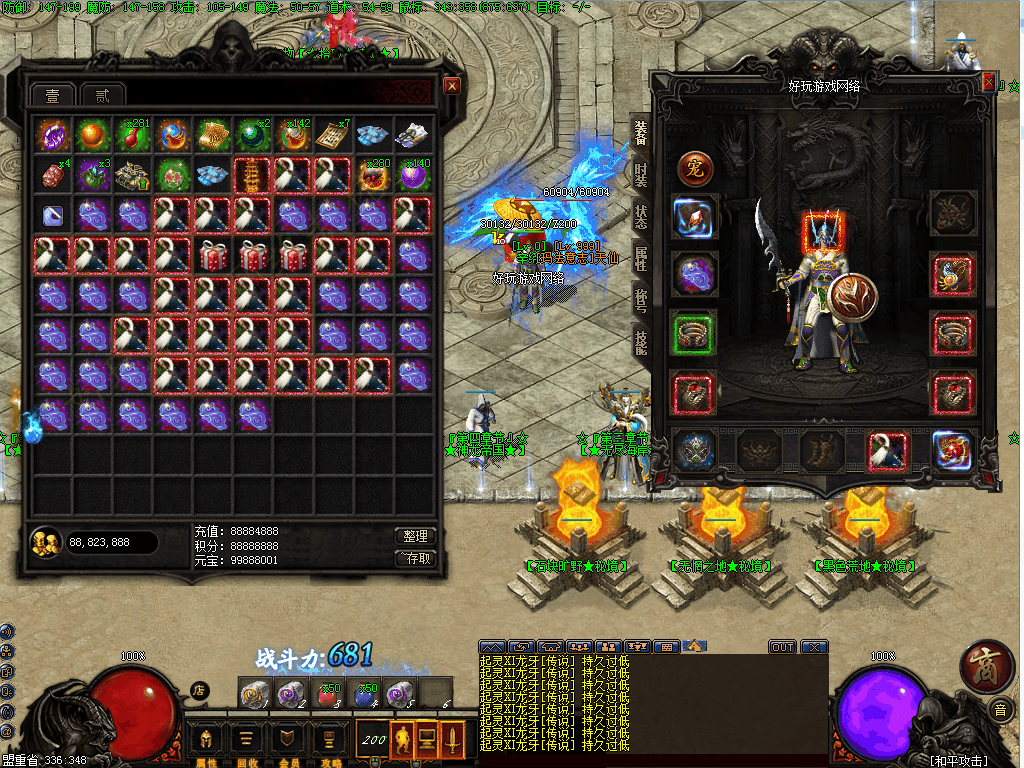Click the 存取 deposit button
The height and width of the screenshot is (768, 1024).
(415, 557)
